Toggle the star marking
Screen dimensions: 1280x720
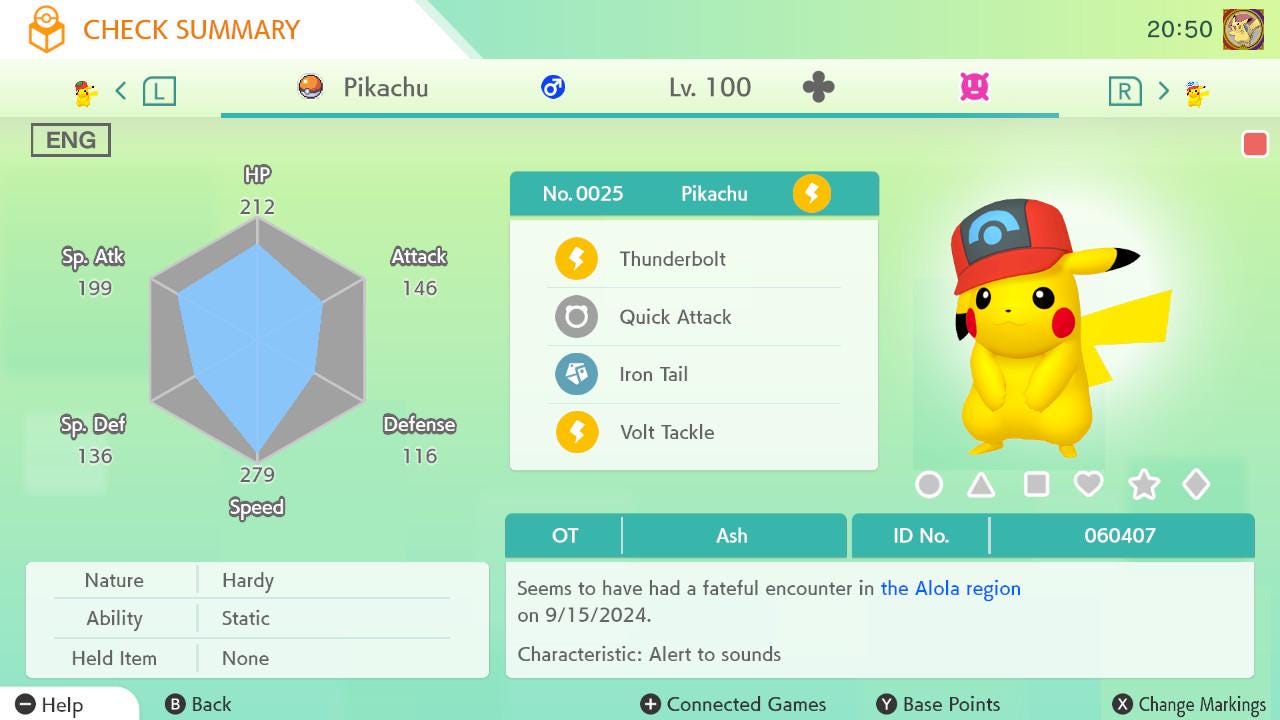1143,485
